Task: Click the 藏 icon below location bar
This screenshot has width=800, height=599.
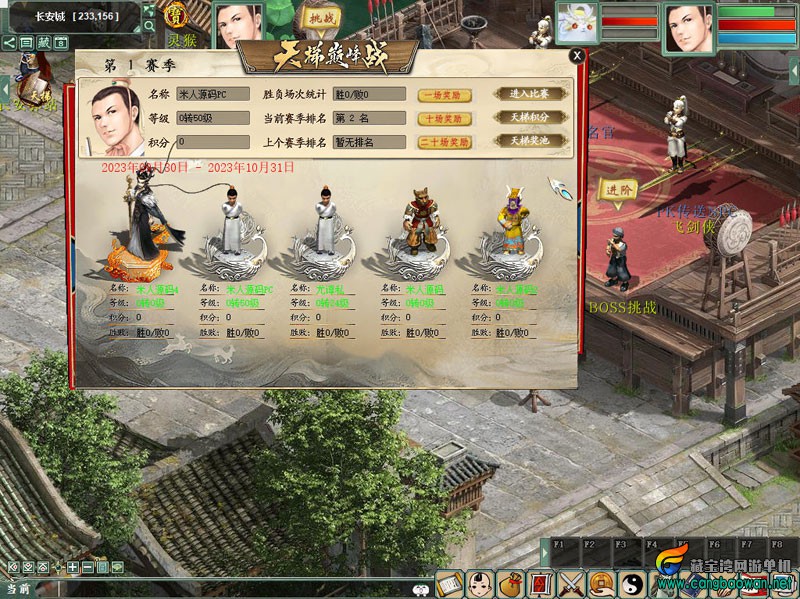Action: [x=43, y=43]
